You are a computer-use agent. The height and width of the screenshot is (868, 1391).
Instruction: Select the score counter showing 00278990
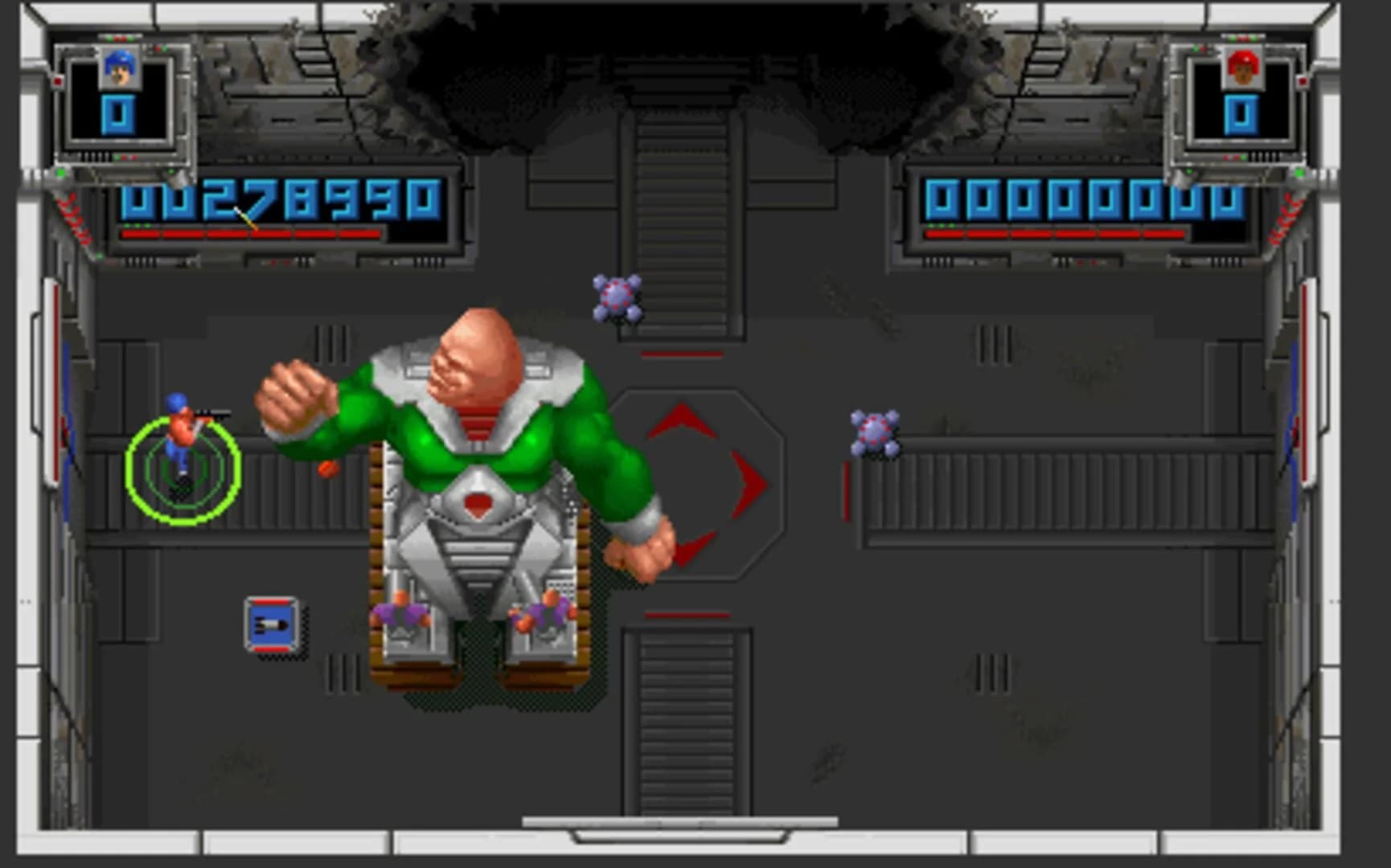(x=277, y=199)
